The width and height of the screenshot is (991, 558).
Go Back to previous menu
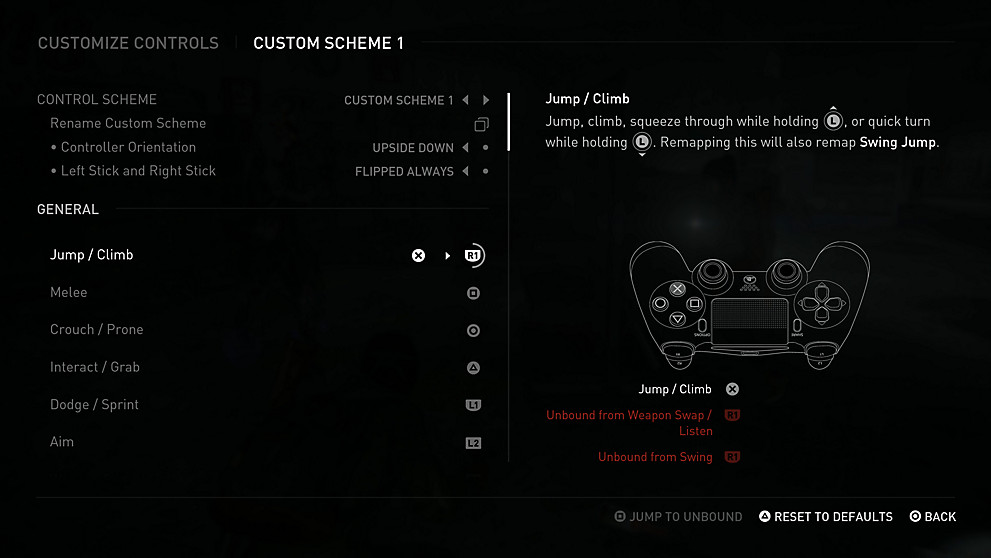[x=933, y=517]
